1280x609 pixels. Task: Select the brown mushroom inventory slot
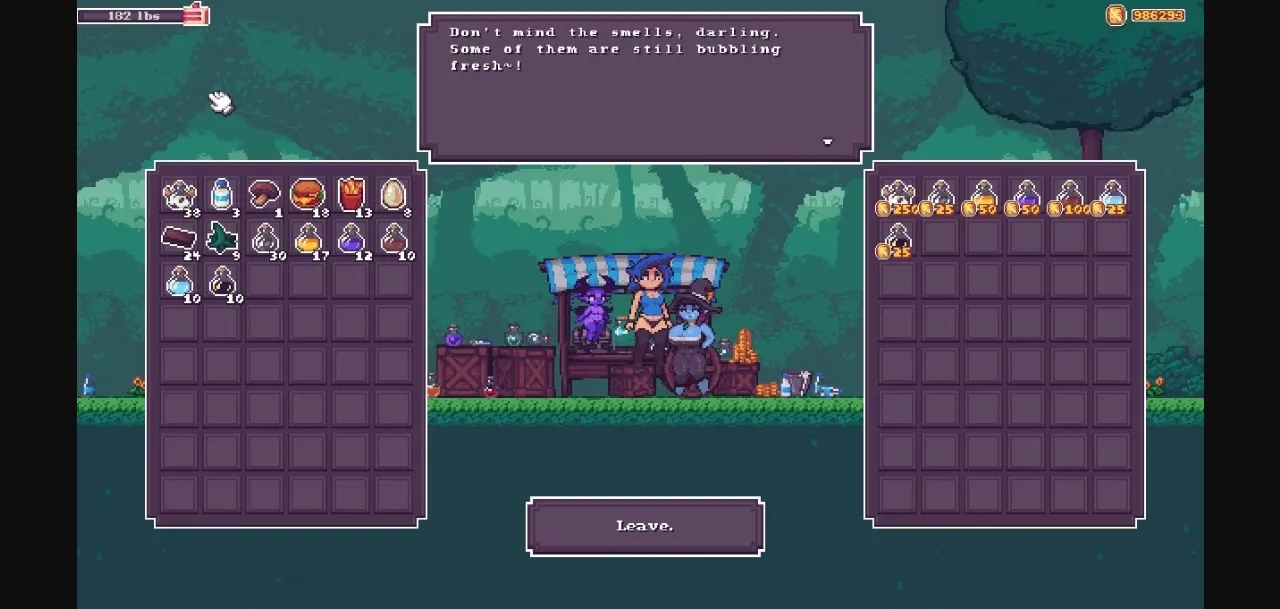click(264, 194)
